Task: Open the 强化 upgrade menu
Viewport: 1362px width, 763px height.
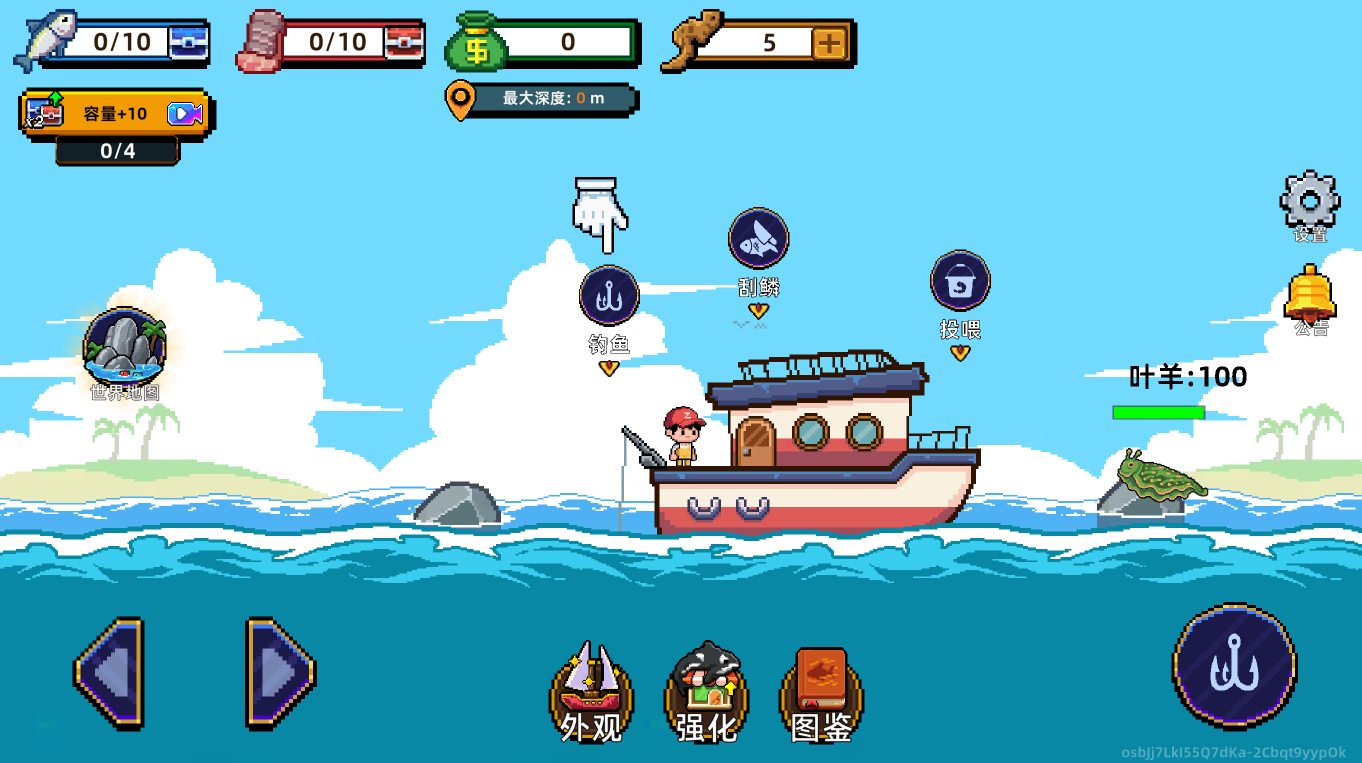Action: pyautogui.click(x=706, y=691)
